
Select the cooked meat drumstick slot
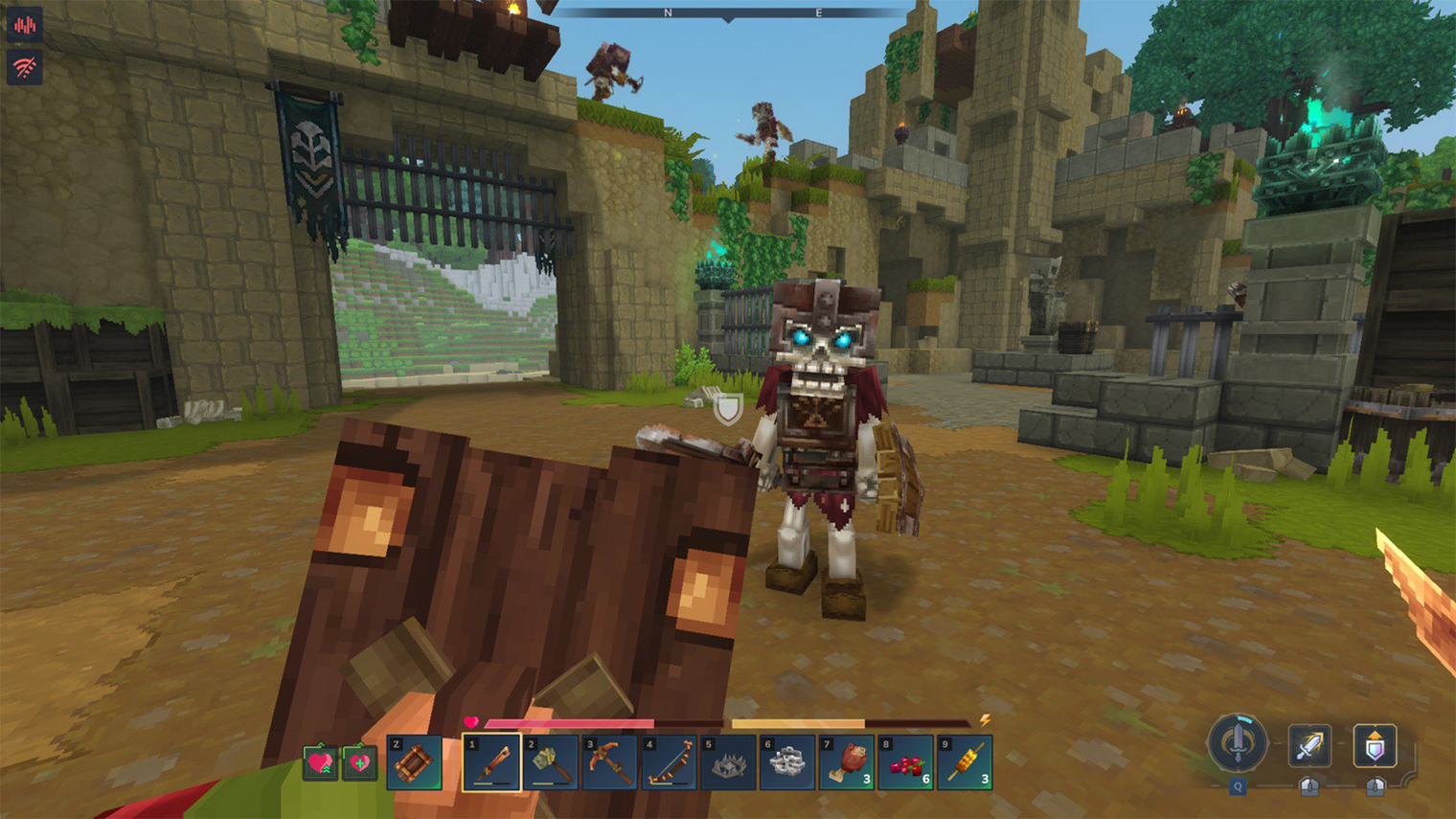(x=848, y=762)
